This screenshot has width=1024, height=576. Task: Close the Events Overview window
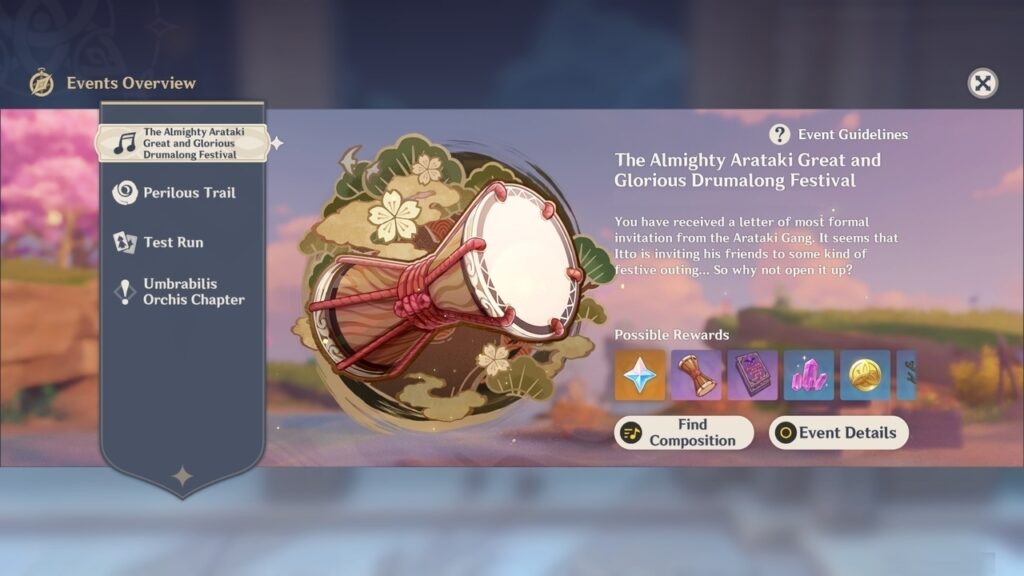coord(983,83)
